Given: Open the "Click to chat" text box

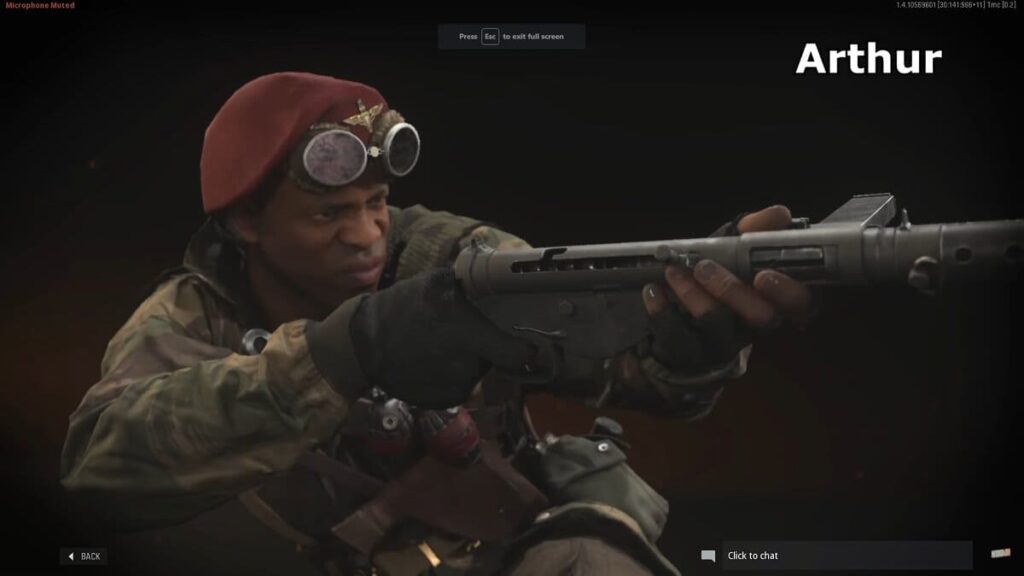Looking at the screenshot, I should (846, 555).
